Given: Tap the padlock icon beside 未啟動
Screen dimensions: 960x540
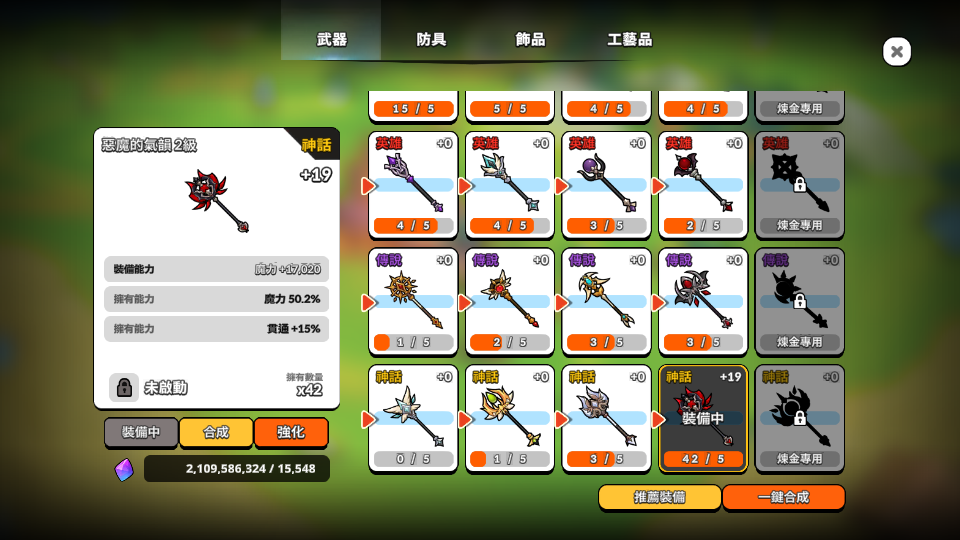Looking at the screenshot, I should 123,387.
